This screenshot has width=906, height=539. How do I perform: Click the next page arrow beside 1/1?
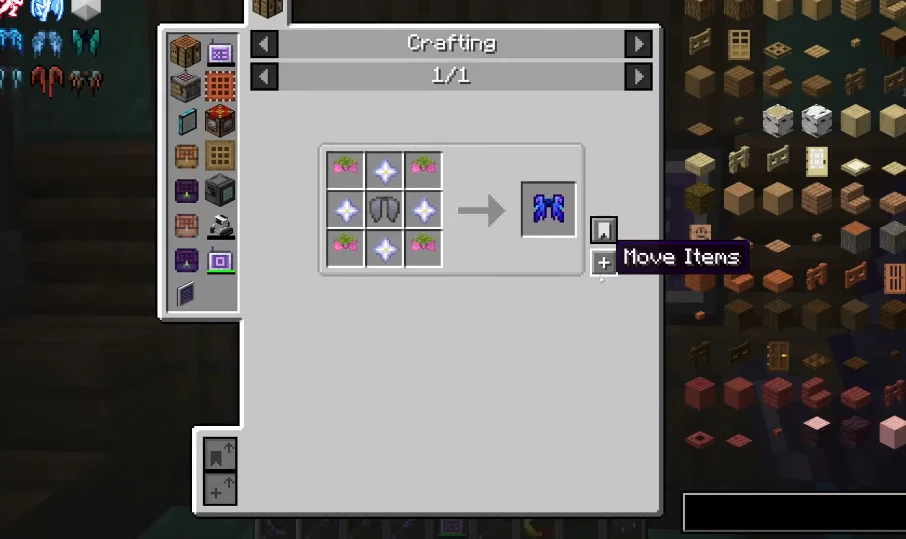coord(638,76)
